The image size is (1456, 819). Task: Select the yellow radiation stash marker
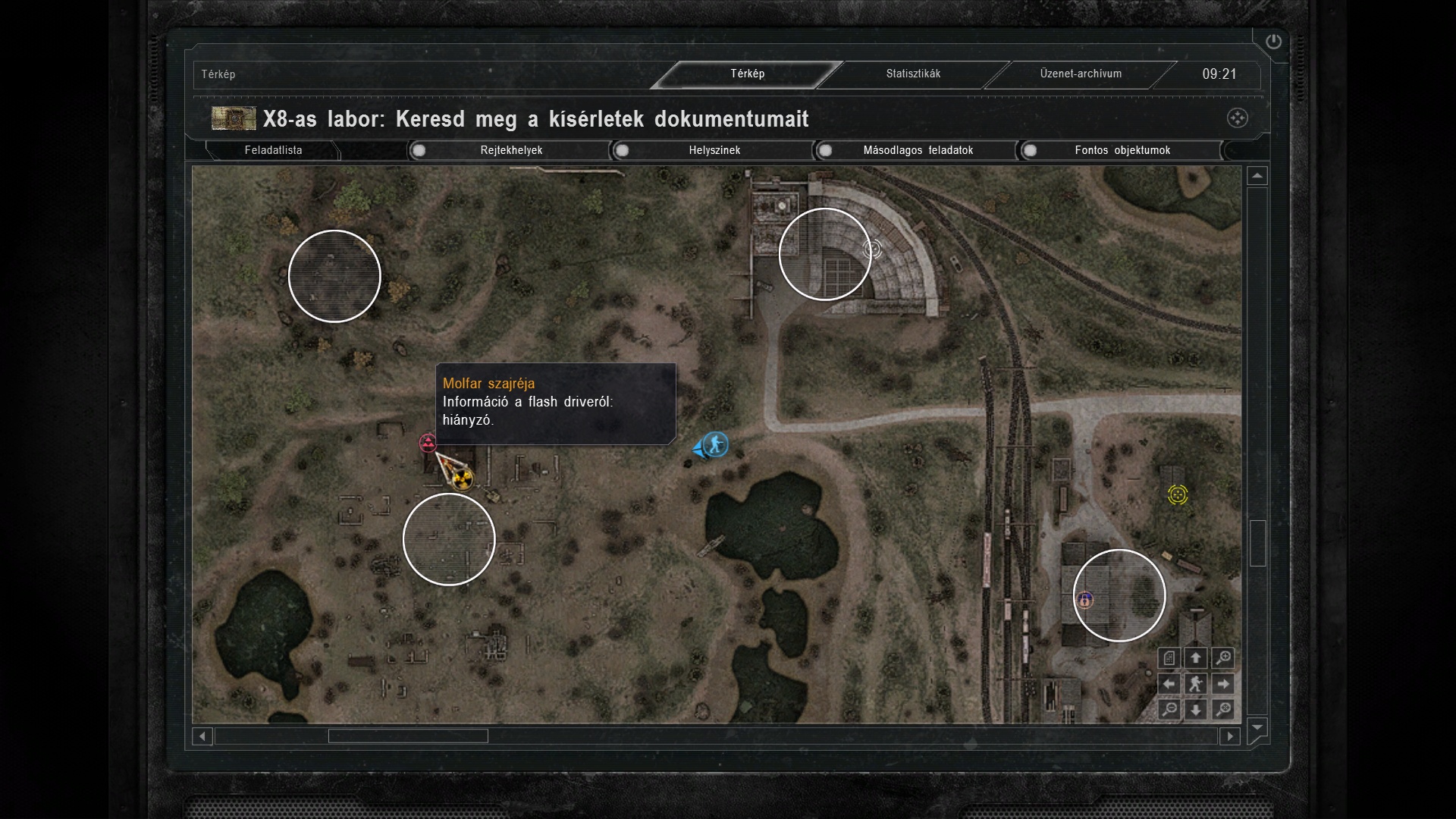[463, 479]
